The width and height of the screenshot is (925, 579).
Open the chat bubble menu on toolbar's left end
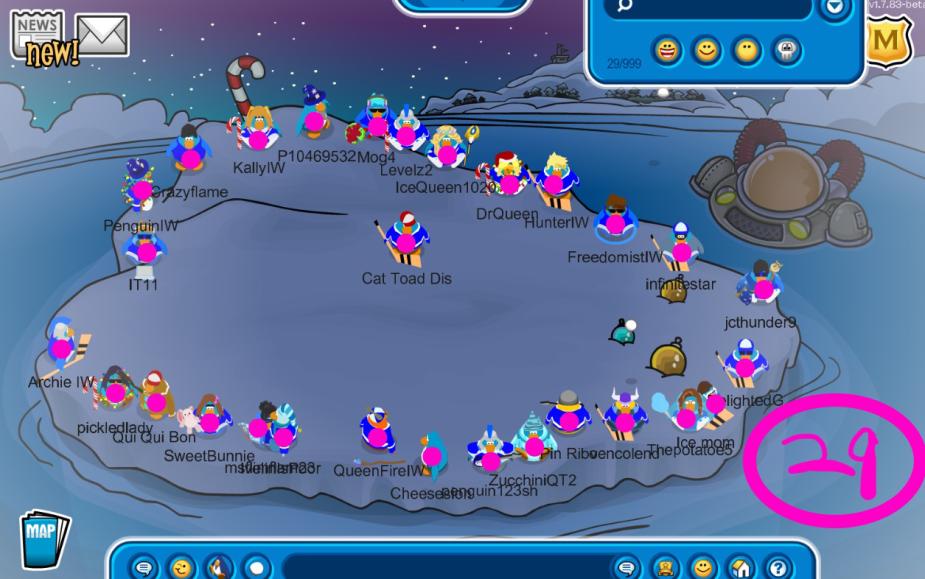tap(144, 567)
